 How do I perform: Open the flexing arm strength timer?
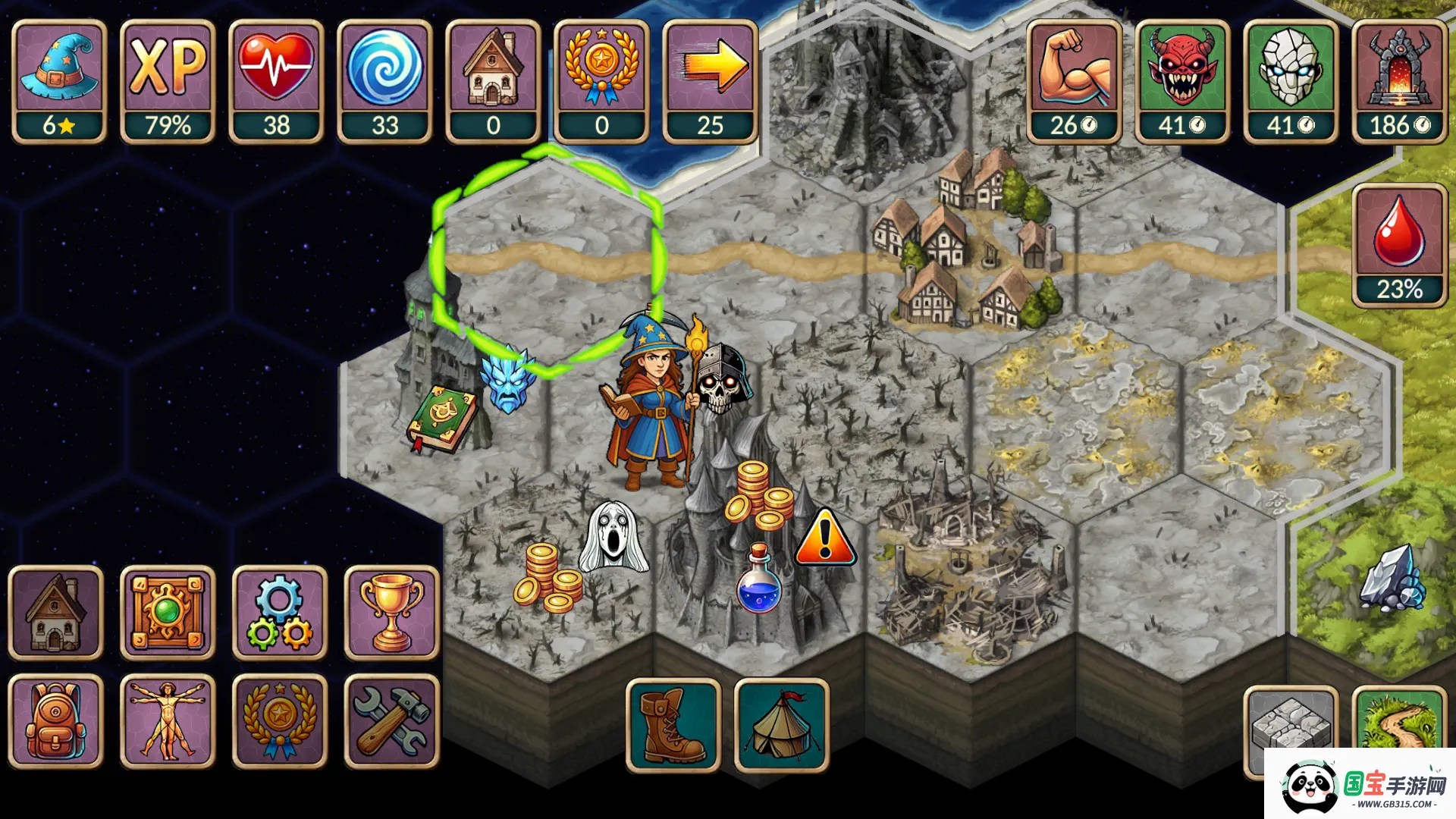click(1074, 80)
